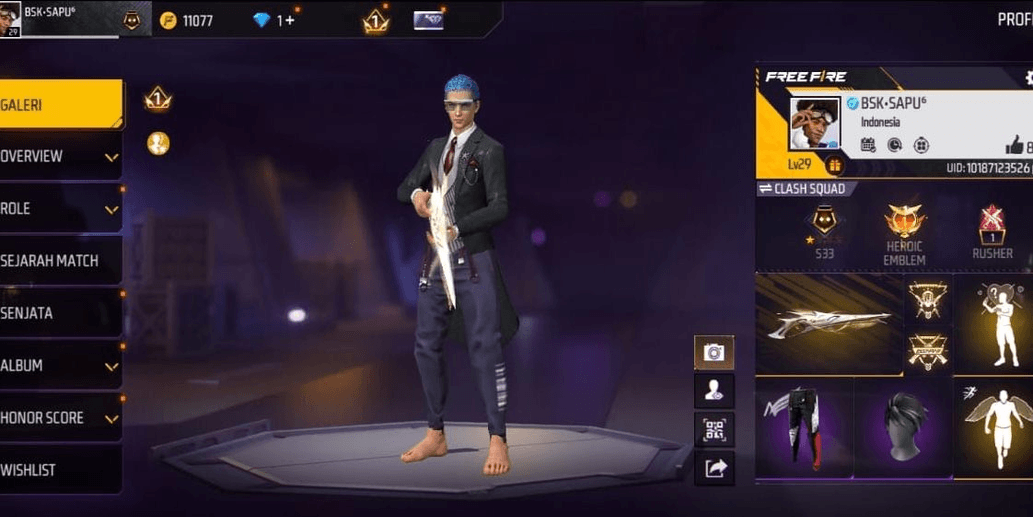Open the QR code button
Screen dimensions: 1033x517
click(714, 429)
